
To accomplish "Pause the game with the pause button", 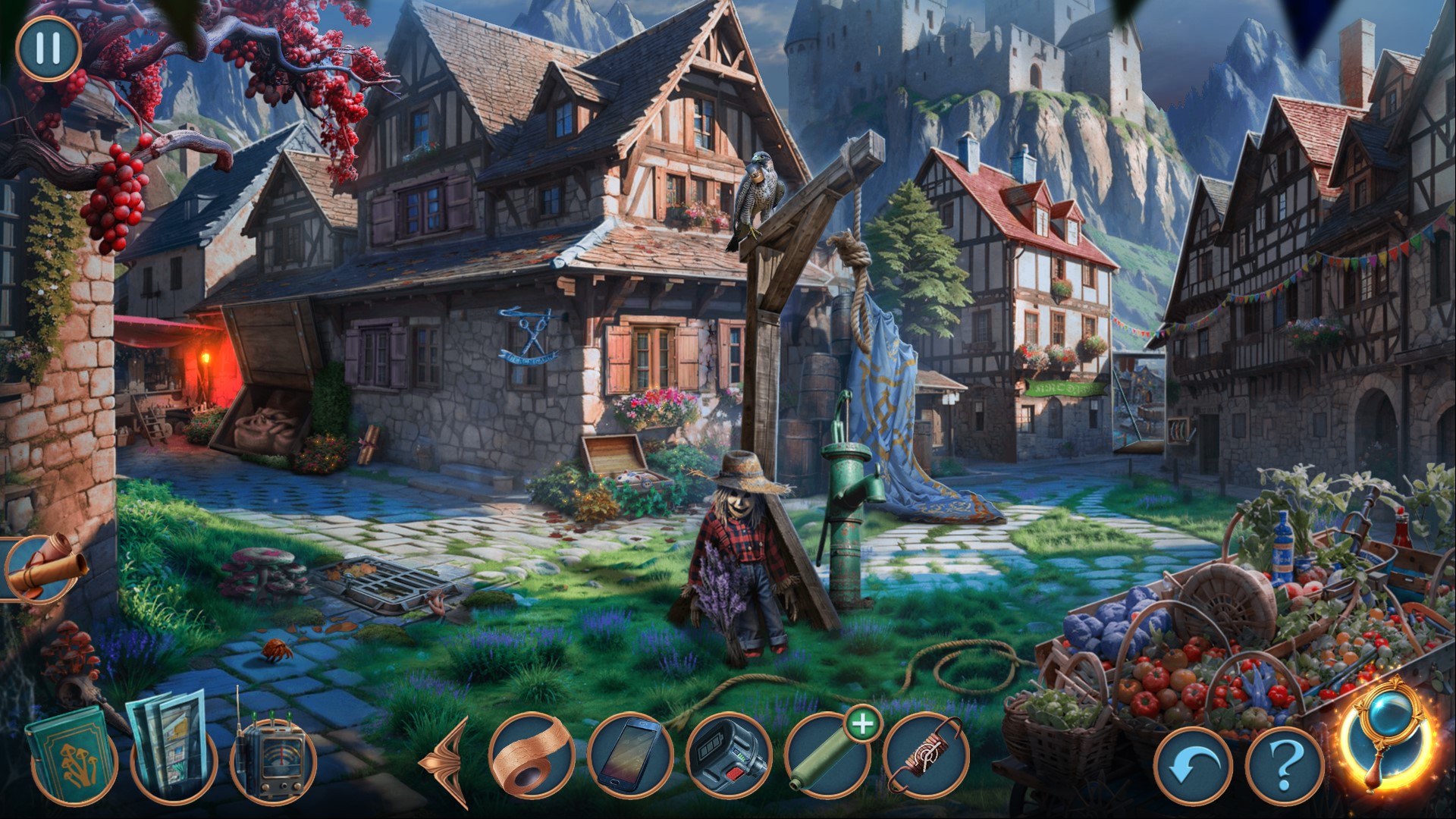I will coord(48,49).
